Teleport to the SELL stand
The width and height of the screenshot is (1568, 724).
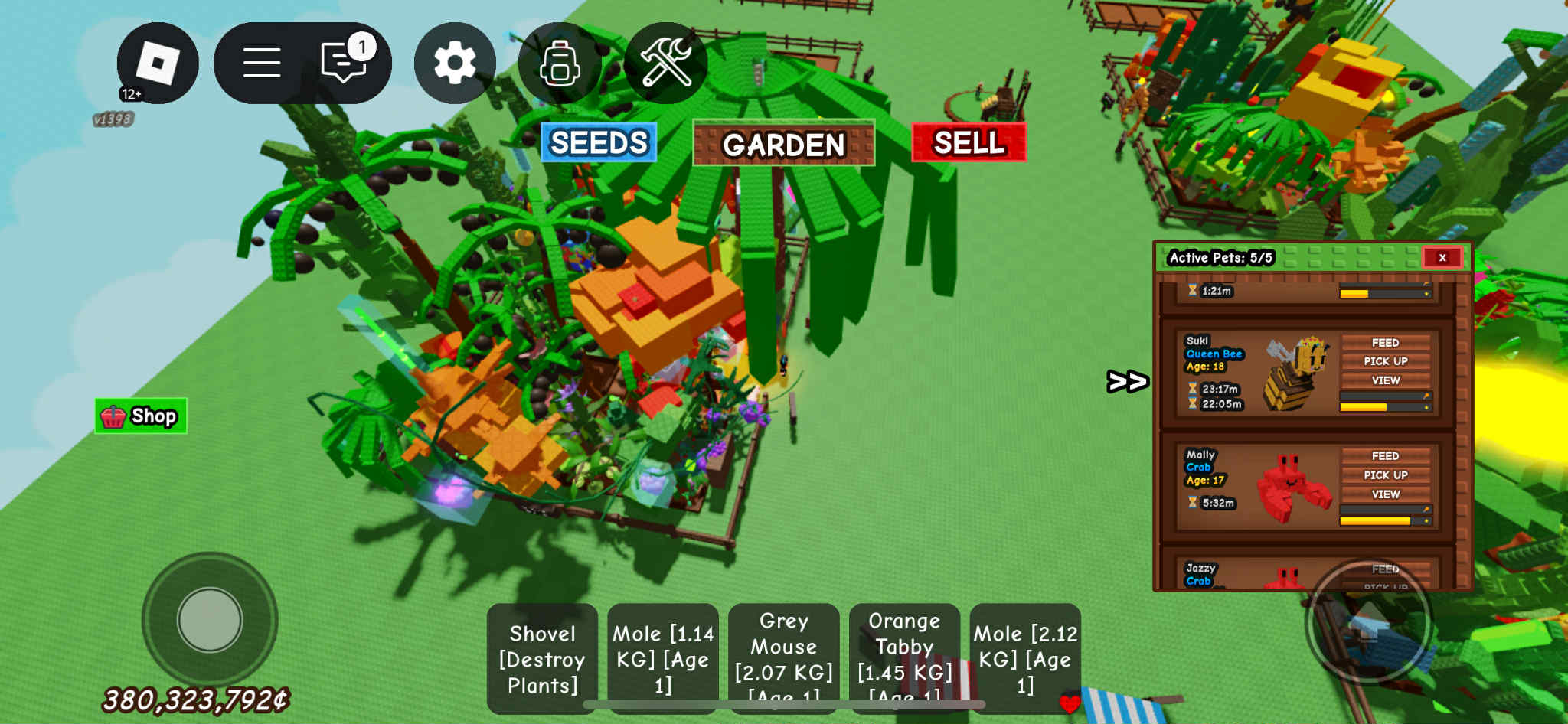click(969, 142)
